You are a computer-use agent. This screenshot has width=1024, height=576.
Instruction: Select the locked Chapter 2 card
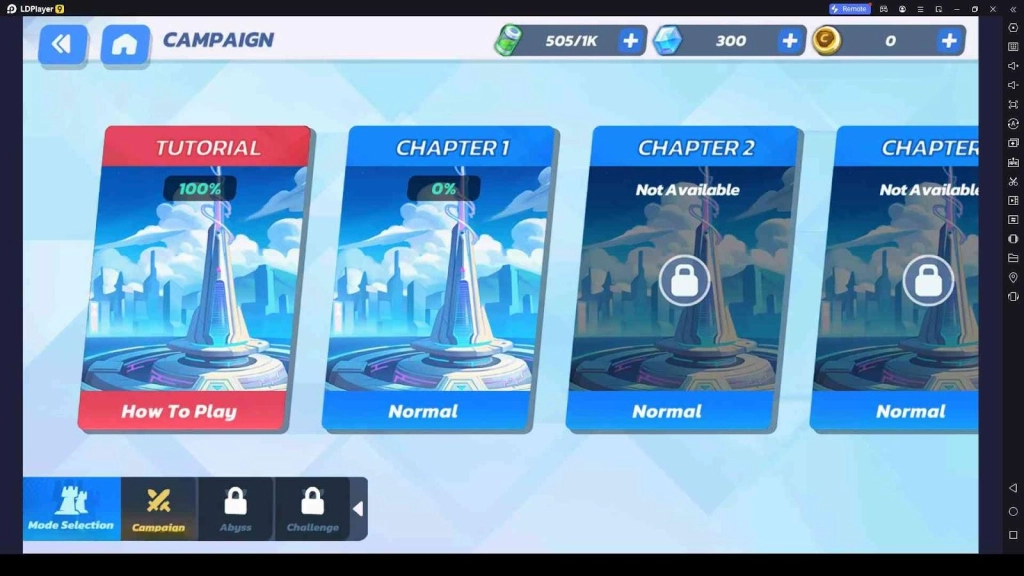682,278
